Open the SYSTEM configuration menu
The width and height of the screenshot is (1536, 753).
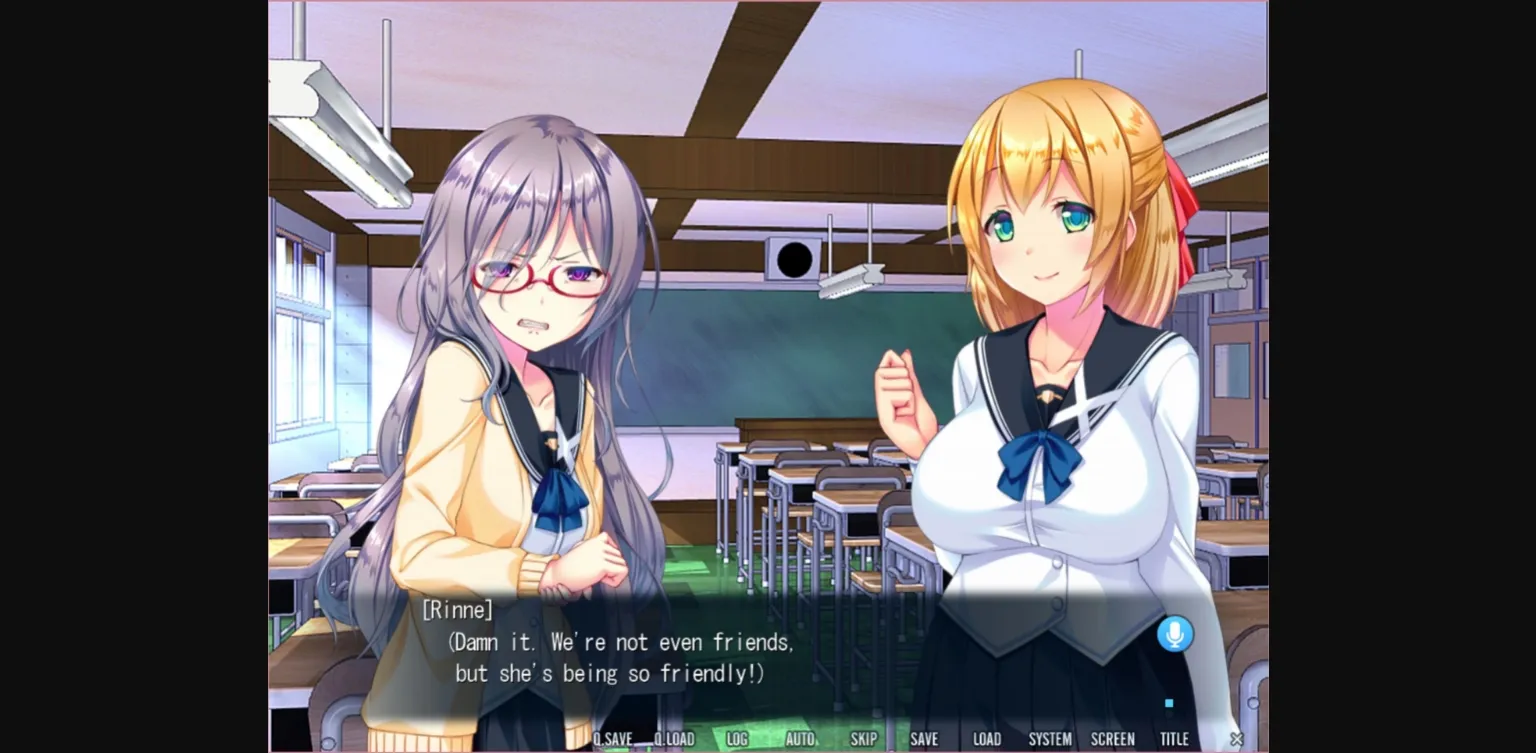[x=1050, y=738]
